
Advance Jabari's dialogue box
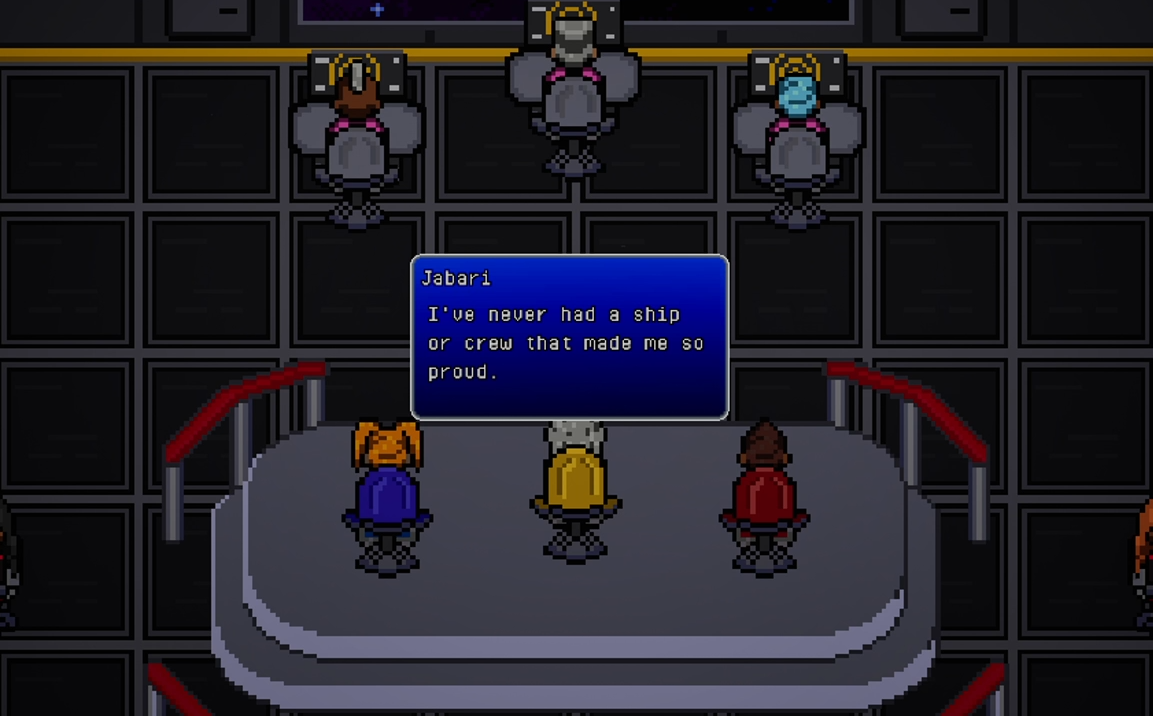point(569,338)
